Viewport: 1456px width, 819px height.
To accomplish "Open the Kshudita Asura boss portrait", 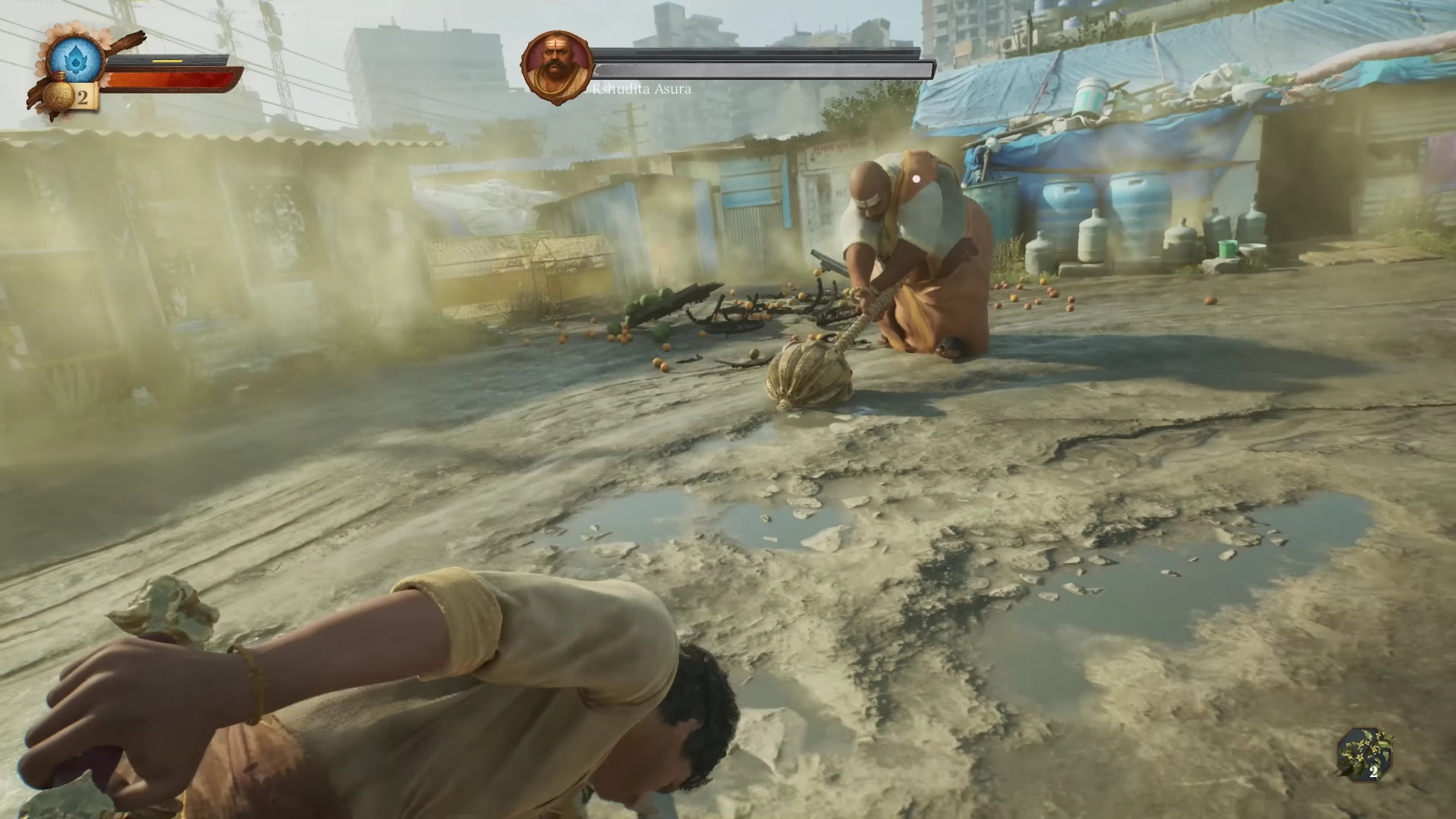I will pyautogui.click(x=559, y=65).
